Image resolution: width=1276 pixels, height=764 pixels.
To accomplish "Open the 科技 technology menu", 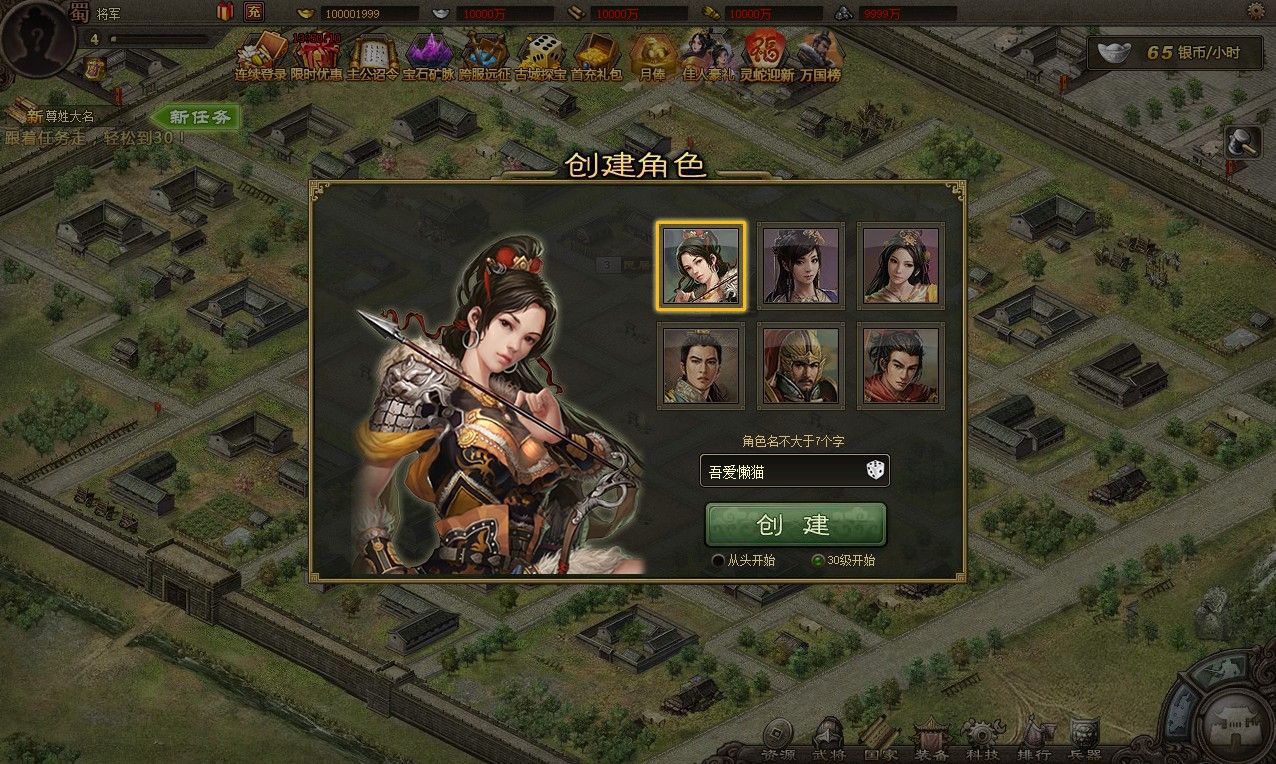I will [x=982, y=740].
